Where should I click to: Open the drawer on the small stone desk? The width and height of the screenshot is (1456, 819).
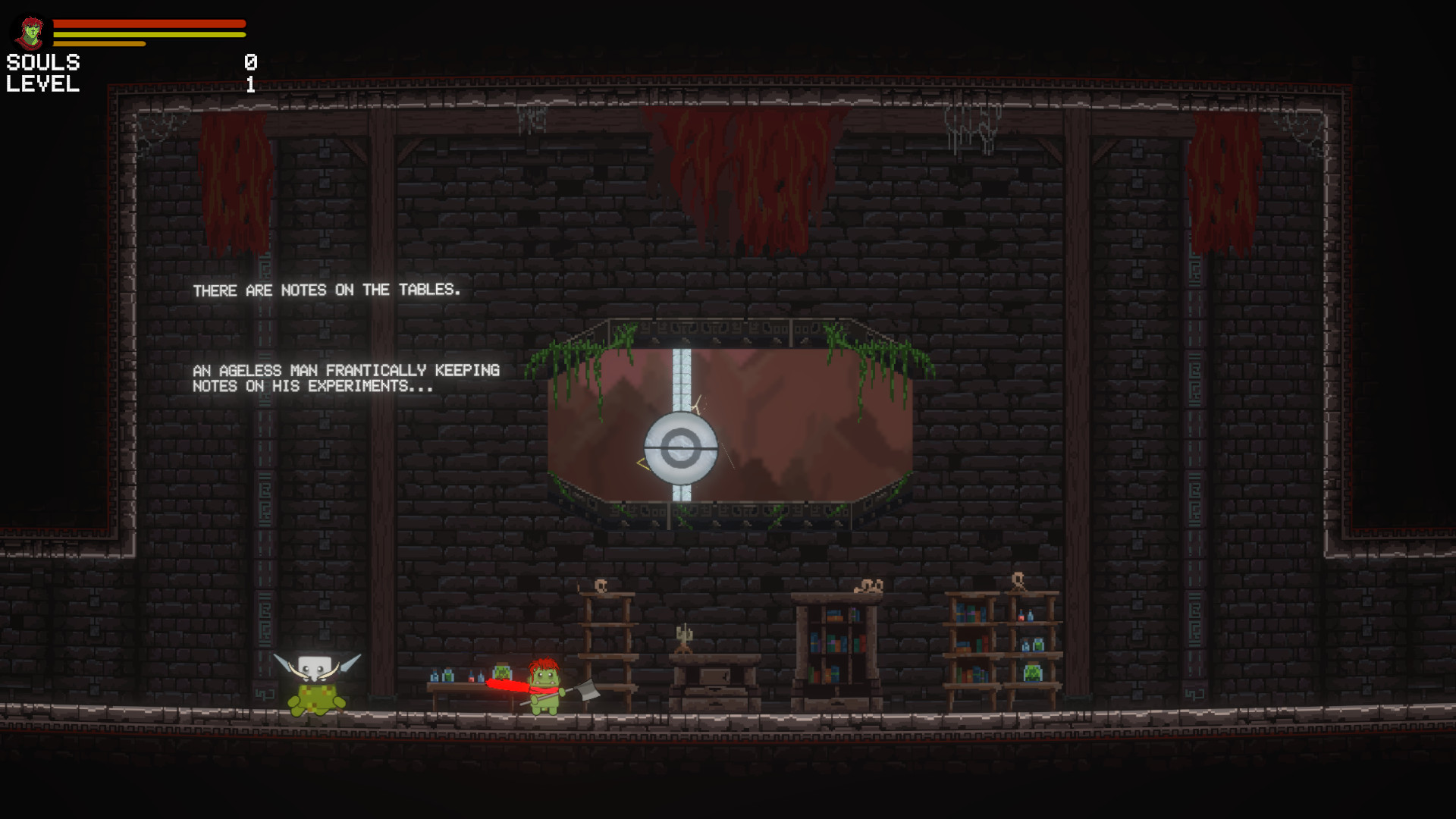[715, 692]
